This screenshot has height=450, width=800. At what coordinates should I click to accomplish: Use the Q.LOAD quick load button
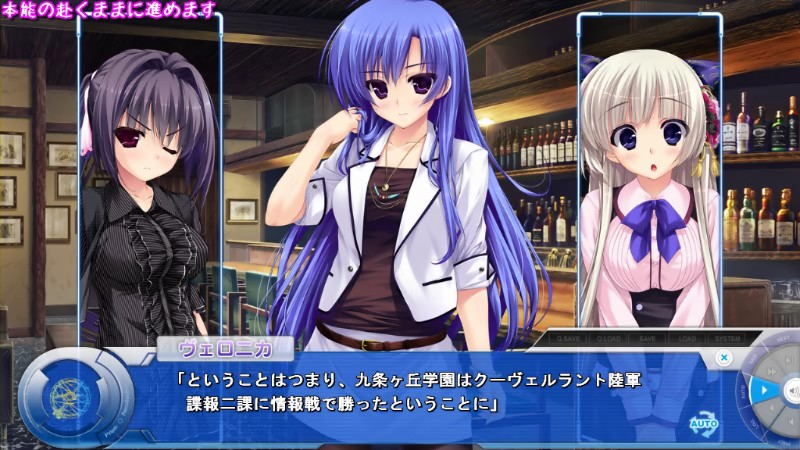click(x=609, y=338)
